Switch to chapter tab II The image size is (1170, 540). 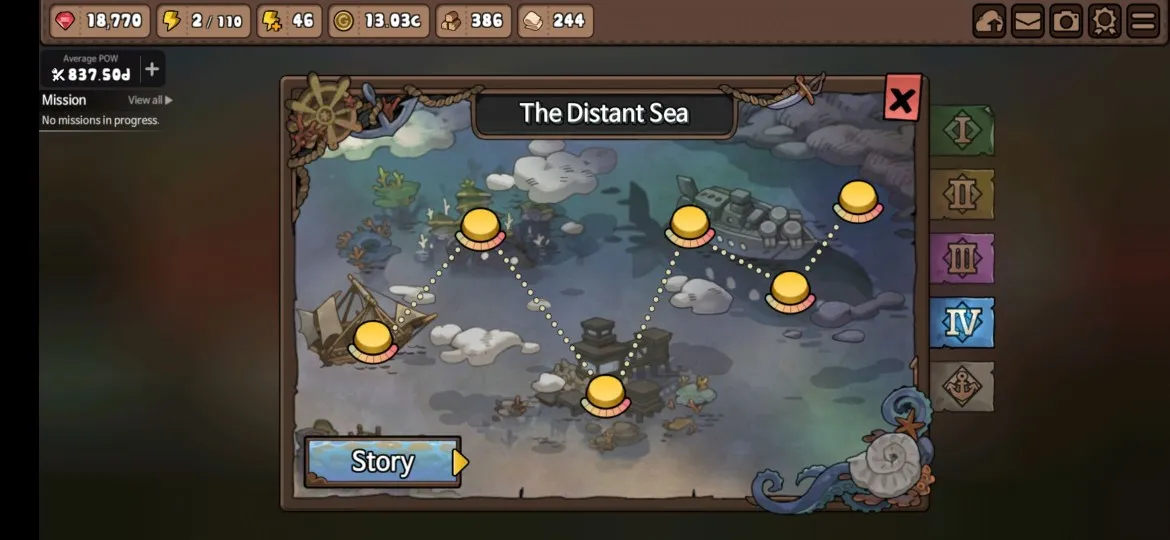[x=962, y=194]
